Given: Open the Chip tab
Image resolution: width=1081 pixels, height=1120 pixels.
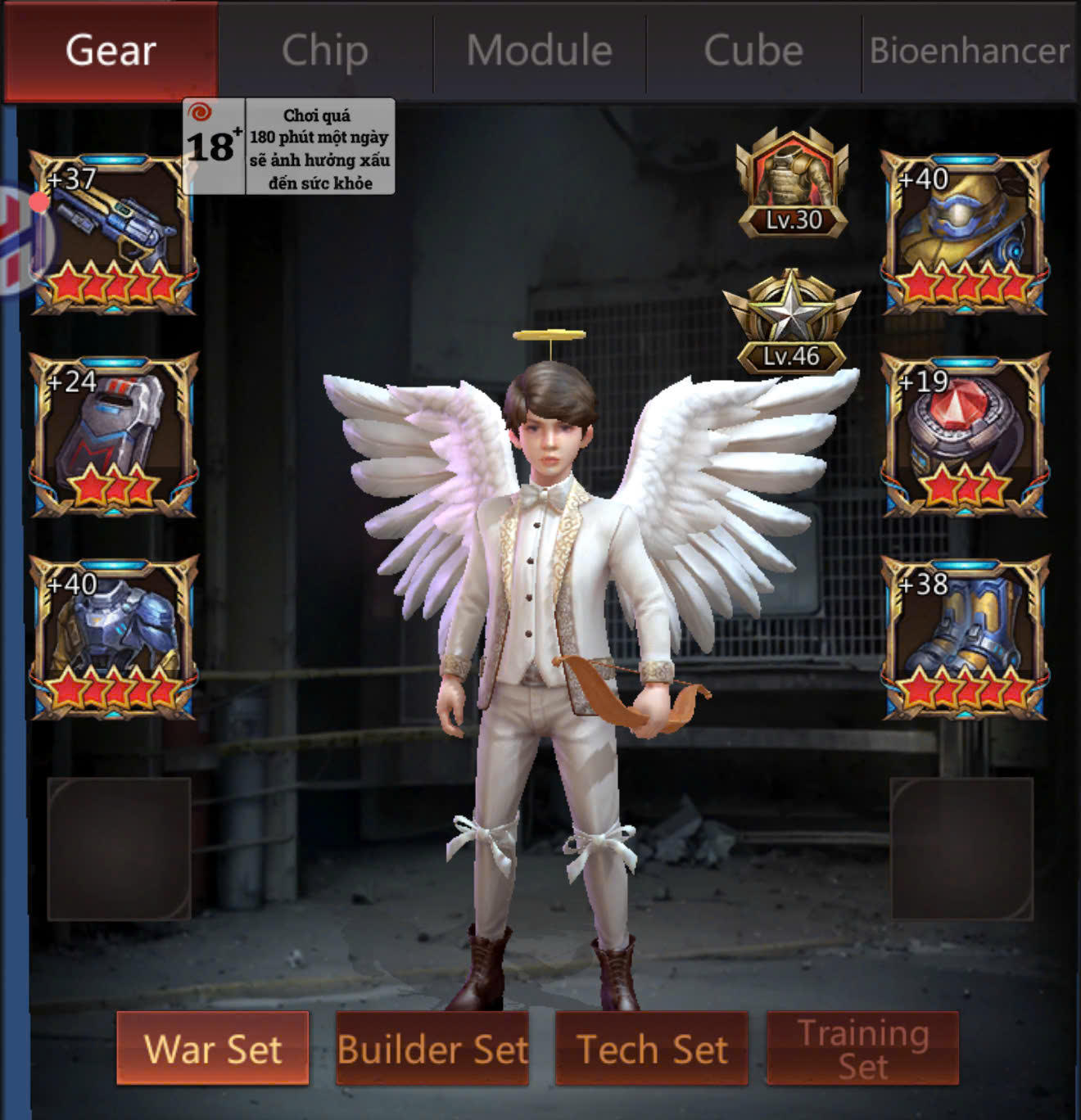Looking at the screenshot, I should (x=325, y=51).
